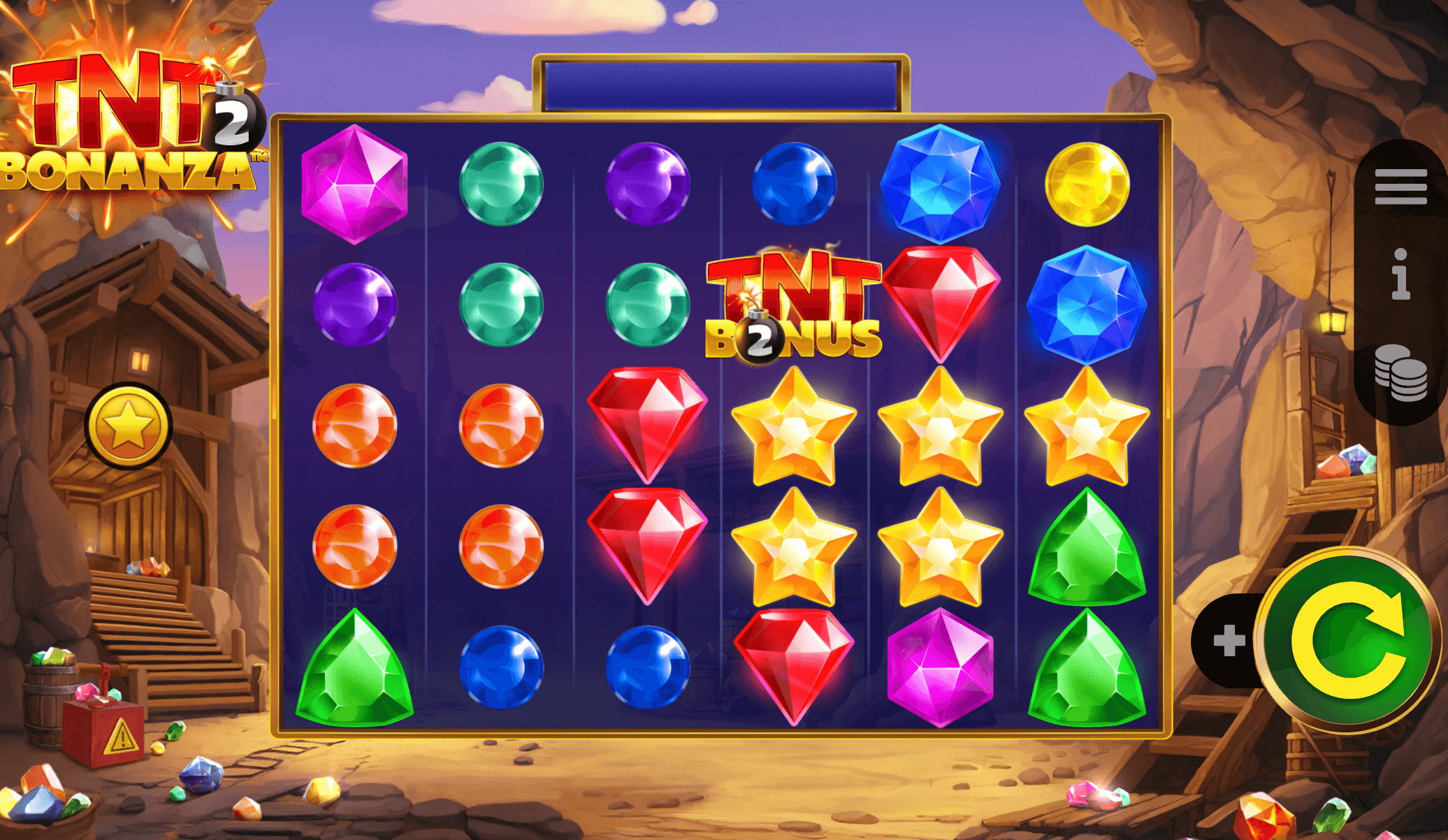This screenshot has width=1448, height=840.
Task: Open the game information panel
Action: coord(1400,279)
